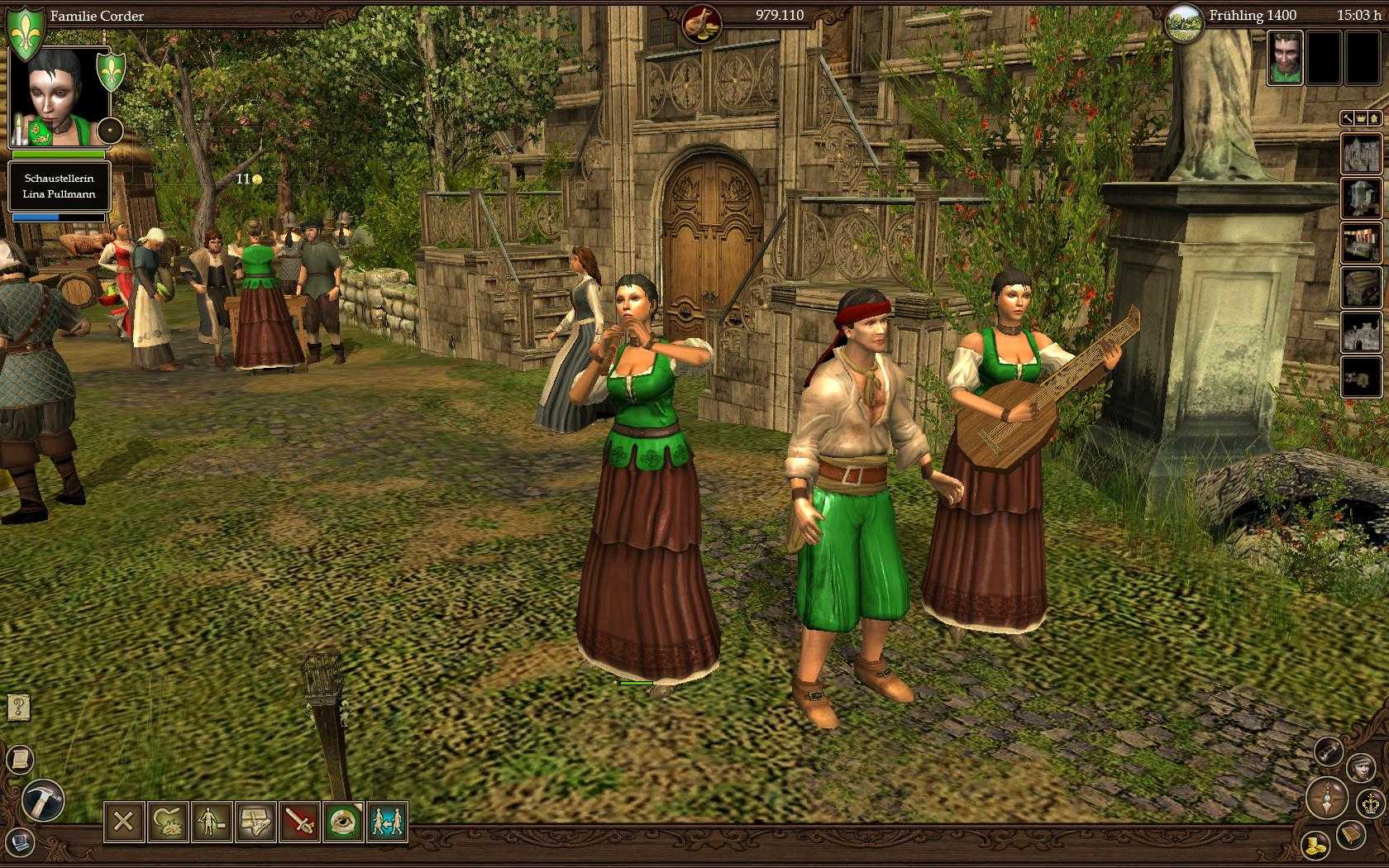Click the worker exchange action with two figures
The height and width of the screenshot is (868, 1389).
click(387, 821)
